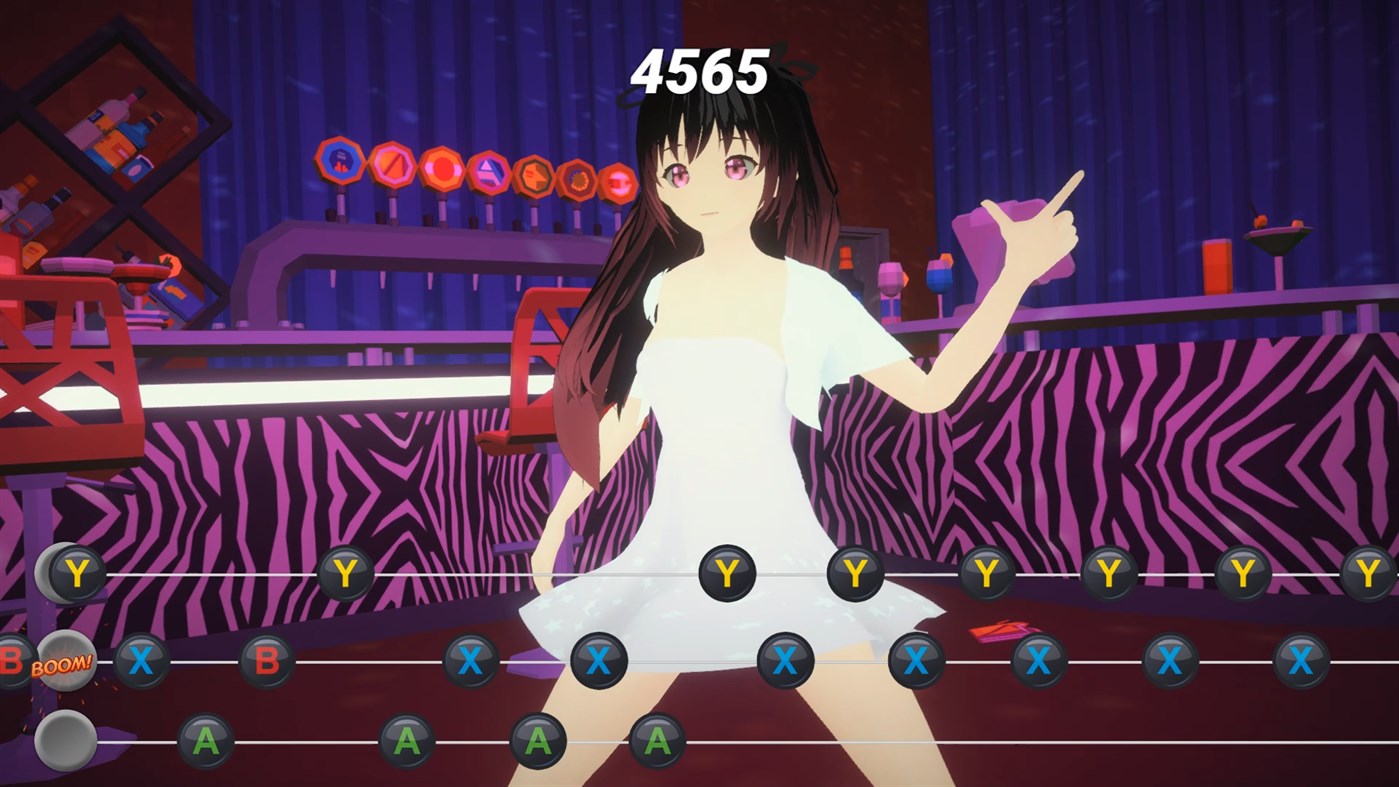This screenshot has height=787, width=1399.
Task: Hit the blue X note nearest the BOOM marker
Action: (x=140, y=661)
